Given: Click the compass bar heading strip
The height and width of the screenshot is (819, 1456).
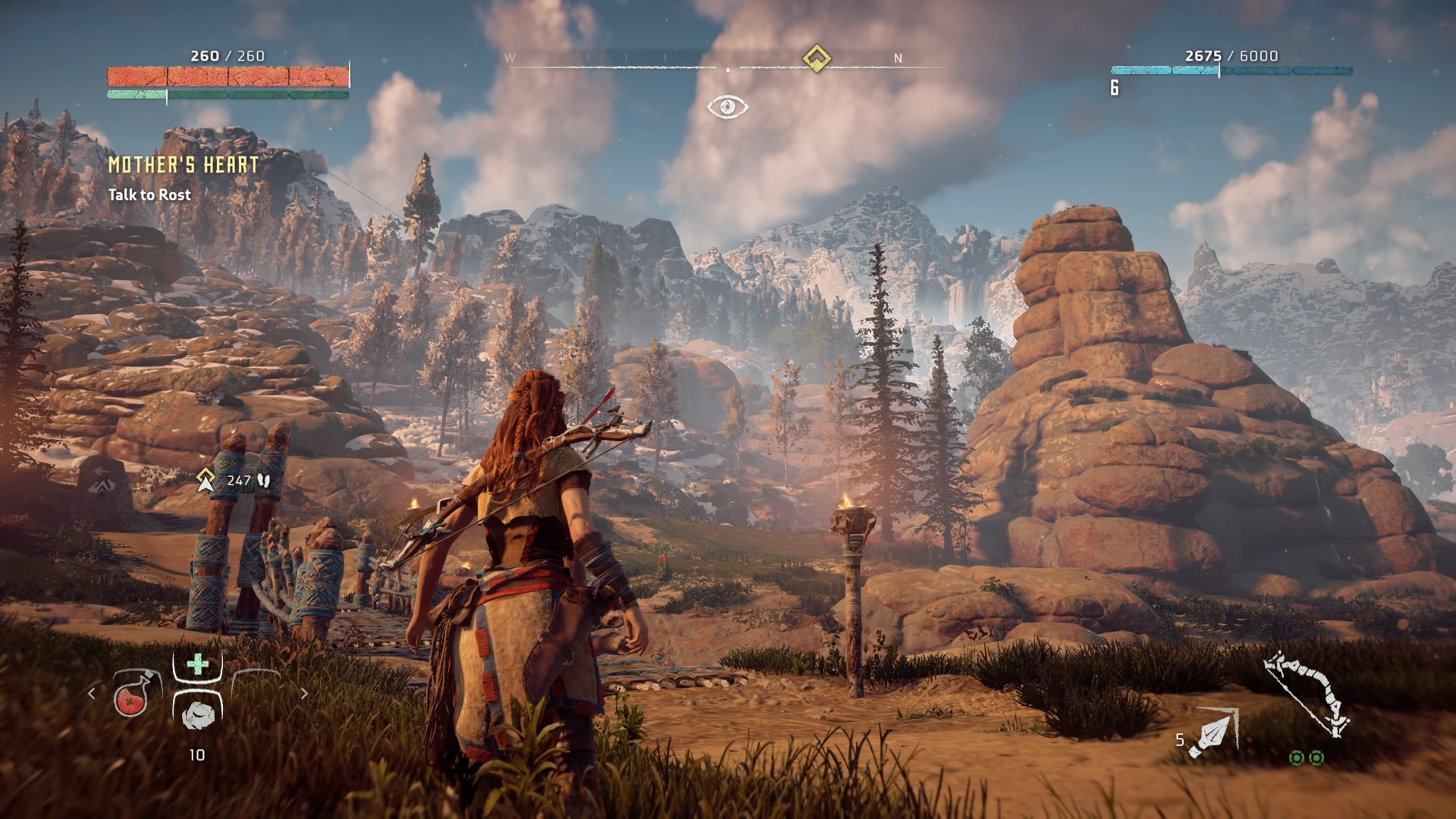Looking at the screenshot, I should [x=726, y=62].
